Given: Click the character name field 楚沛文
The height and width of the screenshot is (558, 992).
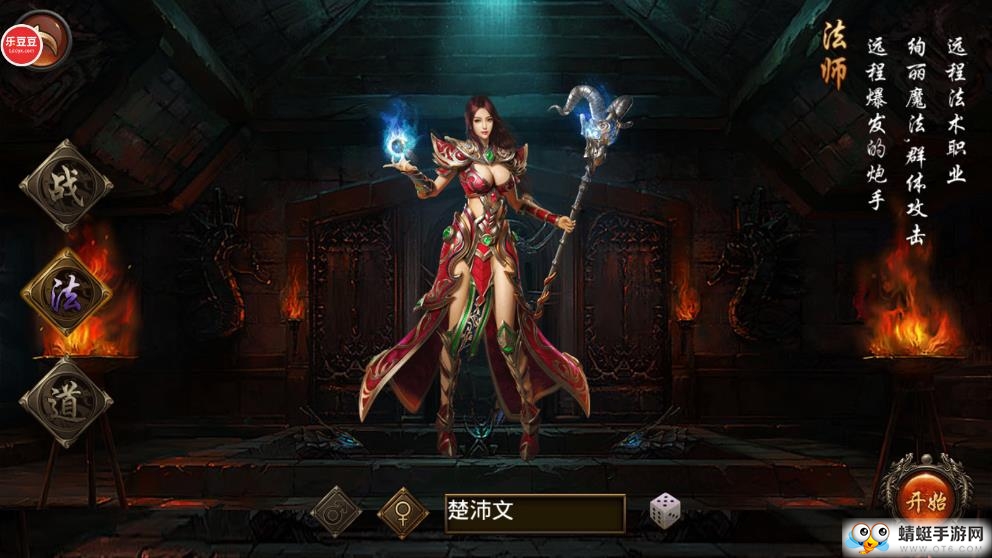Looking at the screenshot, I should tap(535, 513).
